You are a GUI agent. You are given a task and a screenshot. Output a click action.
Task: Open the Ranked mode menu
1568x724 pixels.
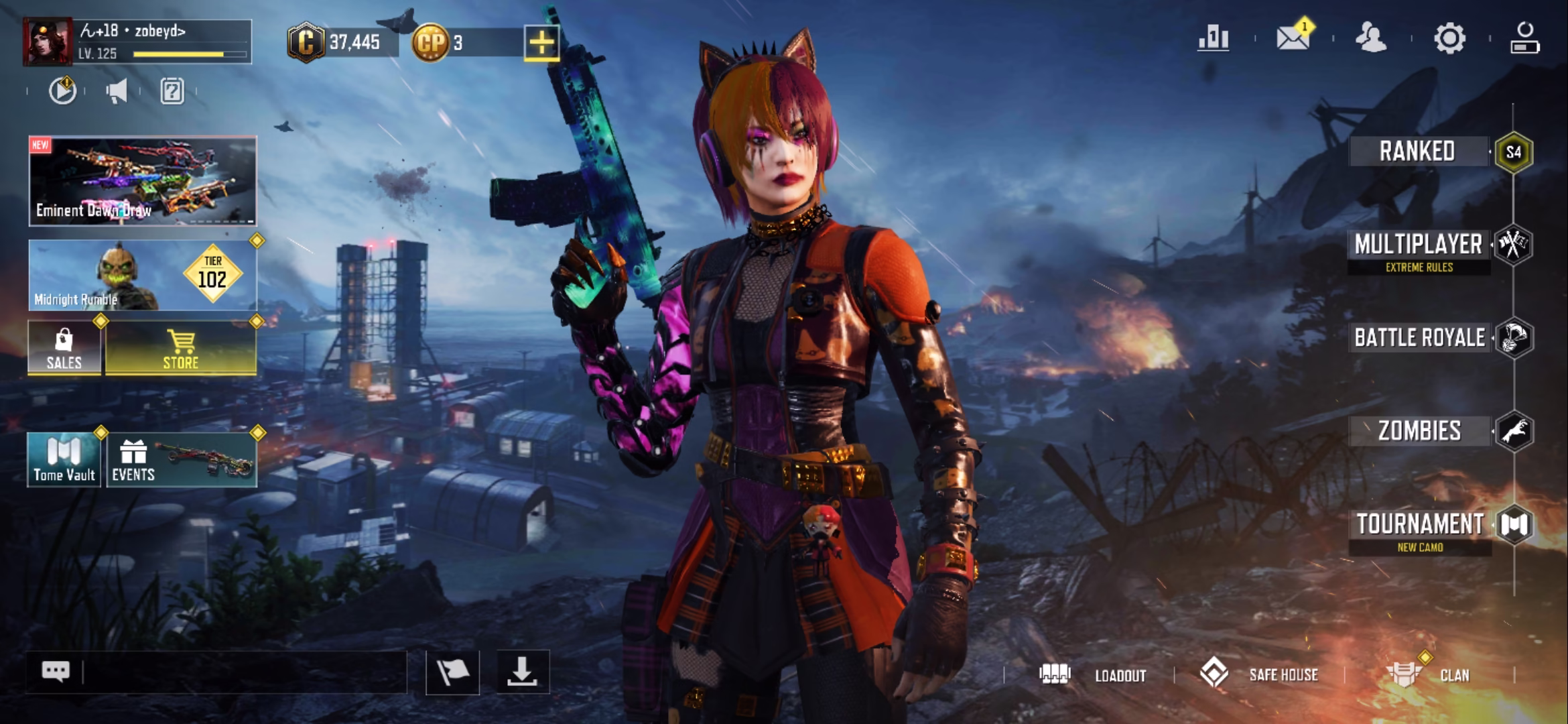1418,152
